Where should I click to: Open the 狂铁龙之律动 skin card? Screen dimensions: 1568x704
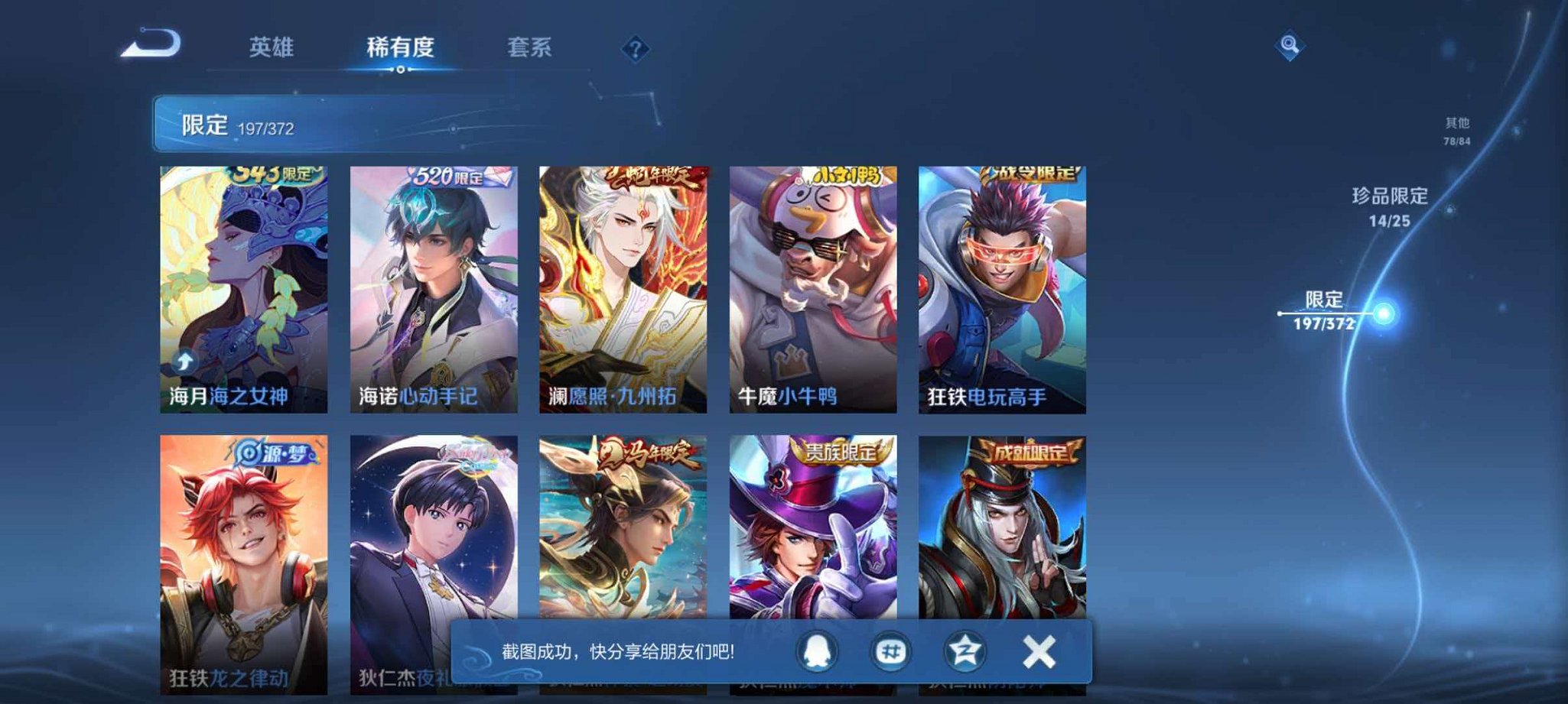(x=243, y=566)
